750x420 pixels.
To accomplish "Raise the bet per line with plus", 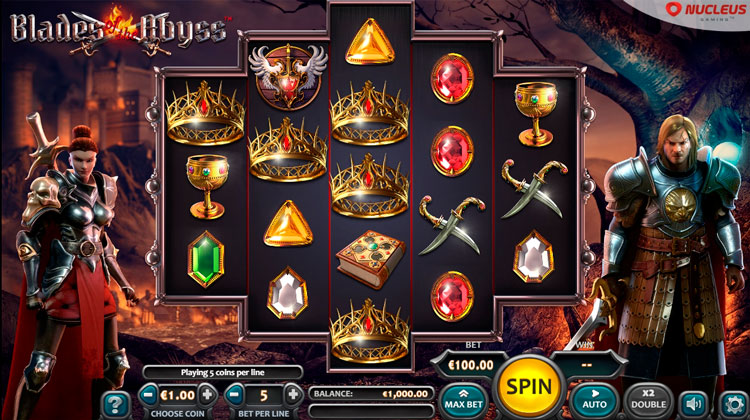I will (292, 394).
